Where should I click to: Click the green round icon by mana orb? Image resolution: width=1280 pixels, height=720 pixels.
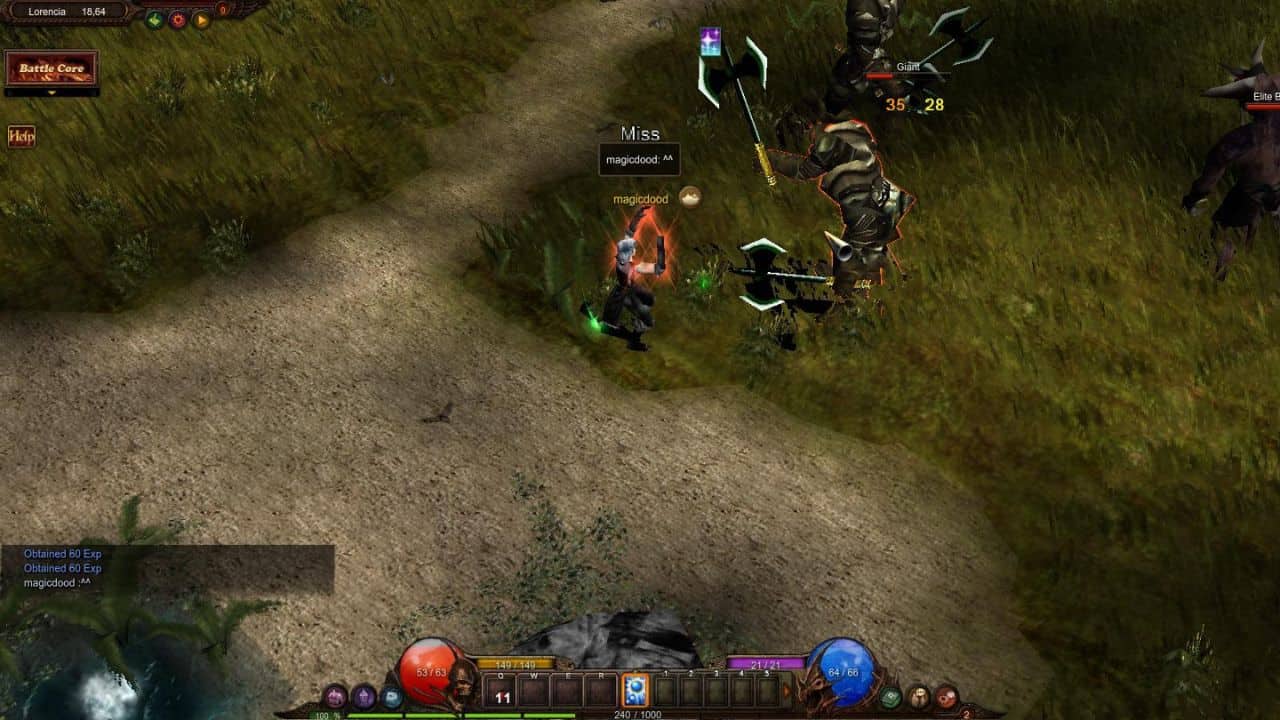890,697
